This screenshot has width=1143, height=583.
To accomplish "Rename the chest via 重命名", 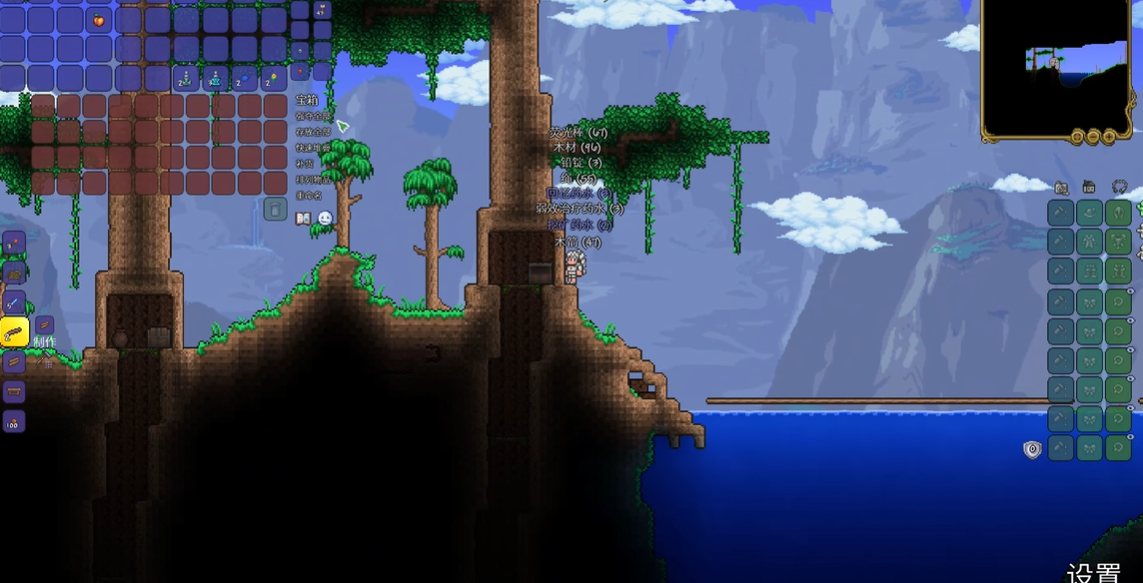I will pos(309,195).
